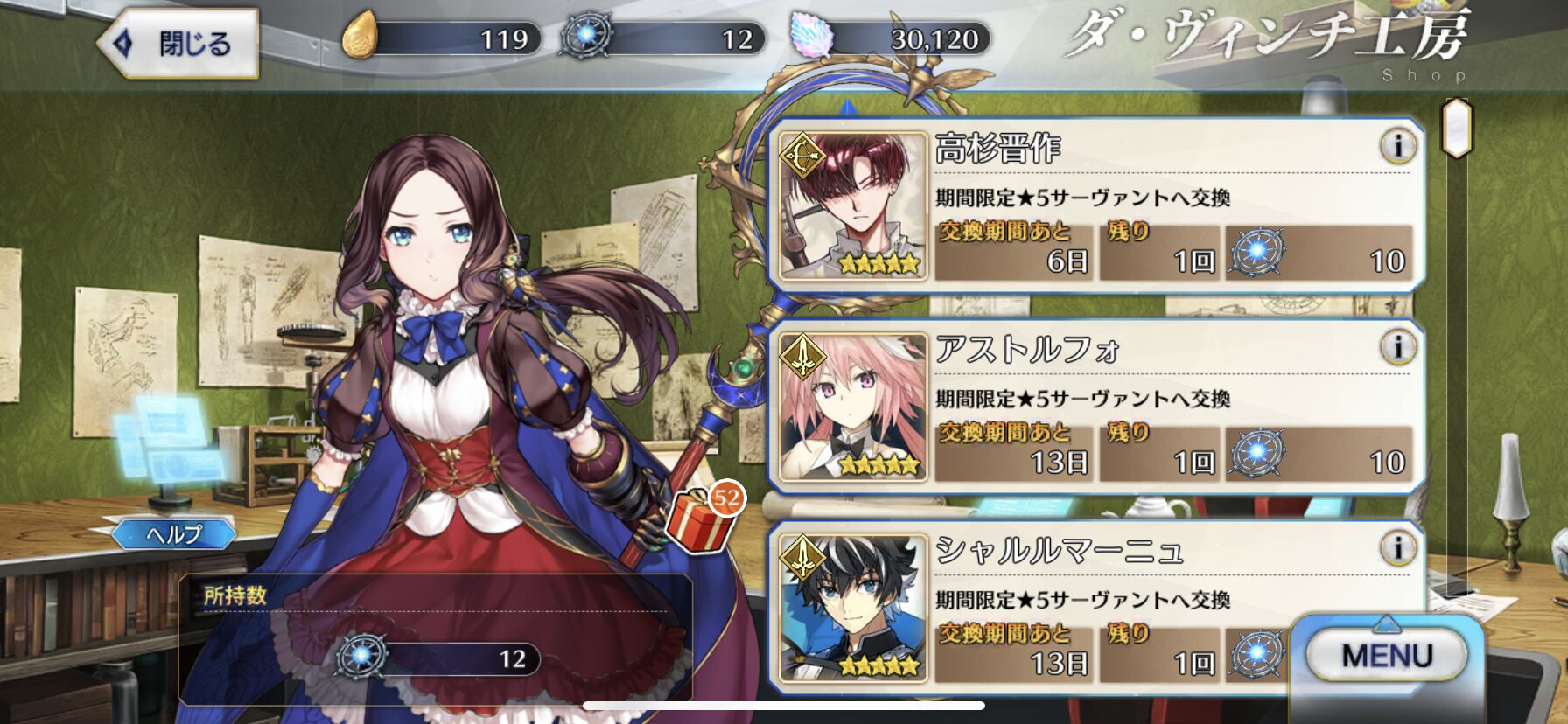
Task: Show info for 高杉晋作
Action: 1397,146
